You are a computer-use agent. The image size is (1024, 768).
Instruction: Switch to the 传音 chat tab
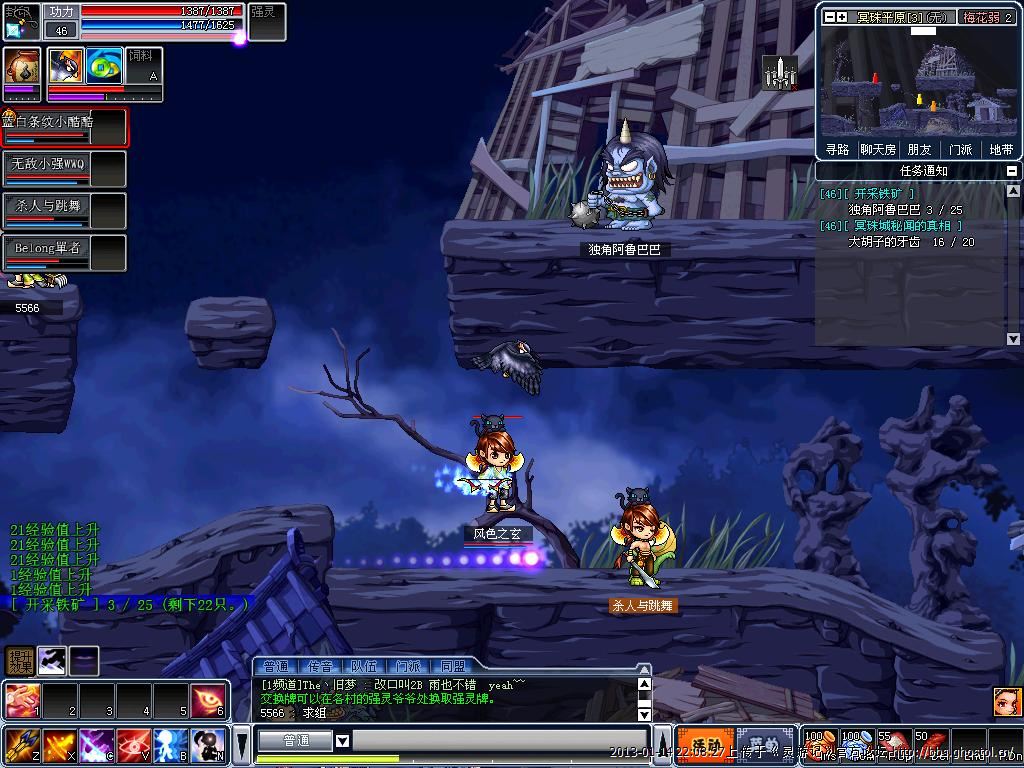click(x=321, y=666)
